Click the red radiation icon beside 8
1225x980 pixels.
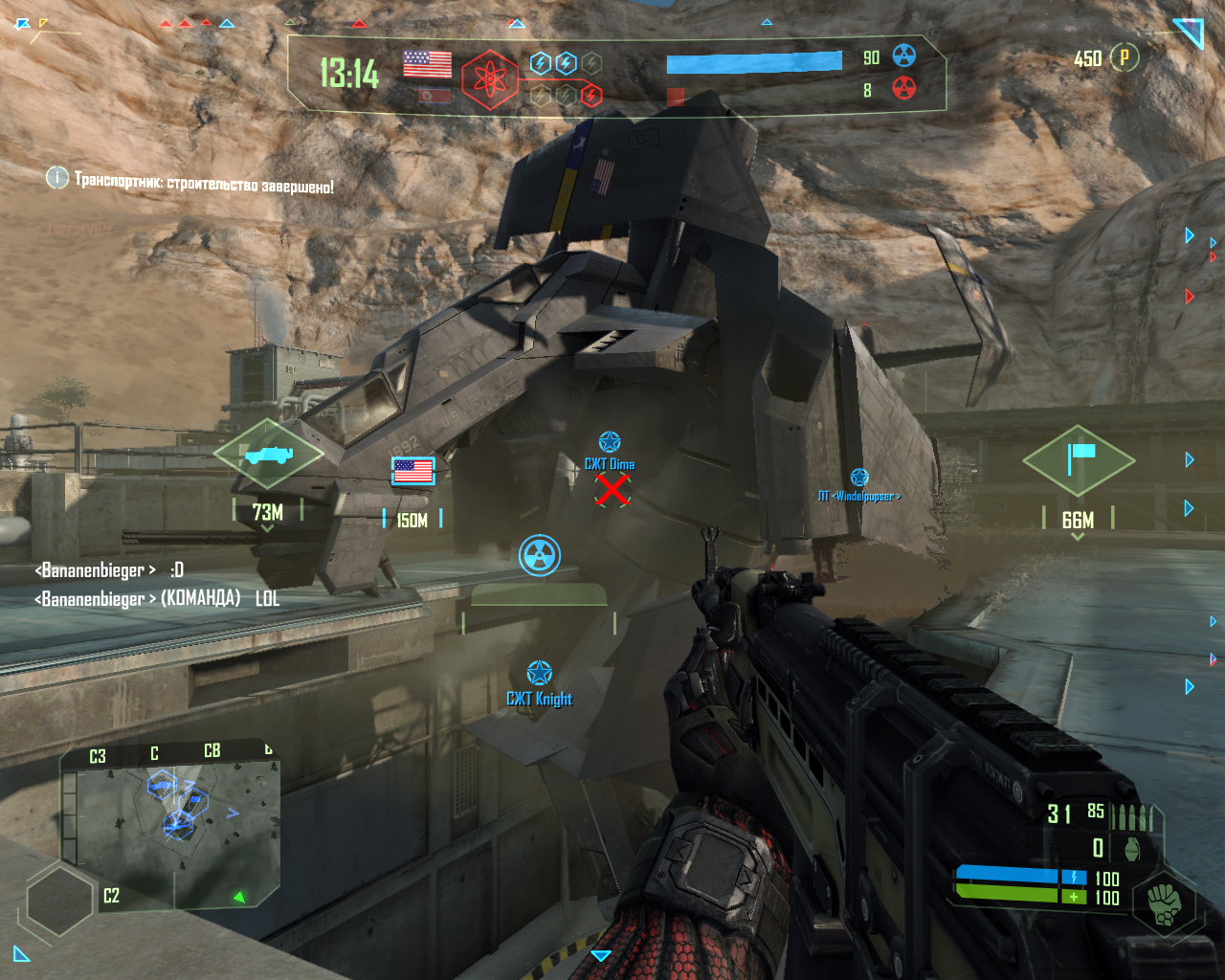pyautogui.click(x=903, y=89)
